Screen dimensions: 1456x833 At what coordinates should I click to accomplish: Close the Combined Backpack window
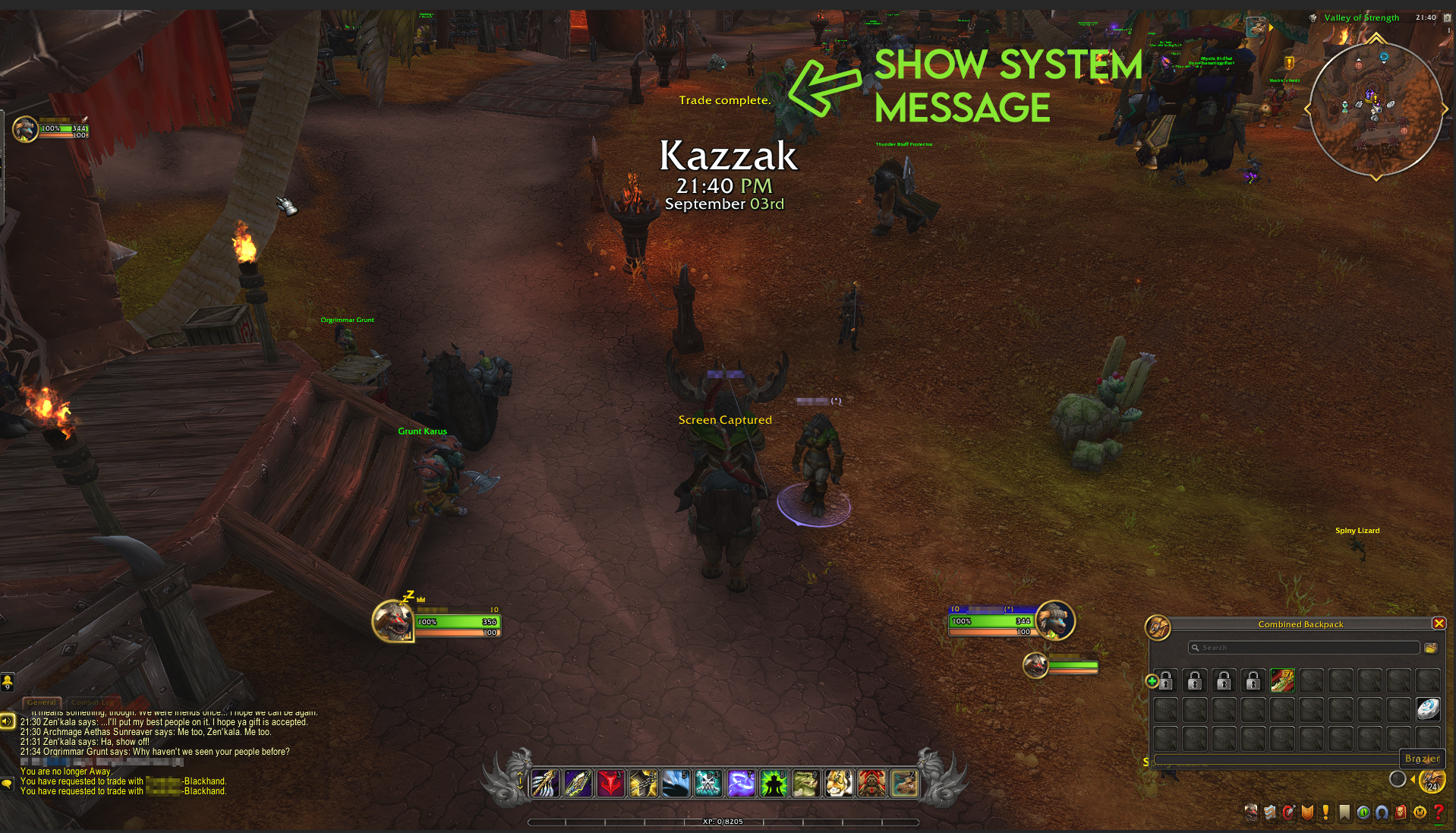tap(1439, 623)
